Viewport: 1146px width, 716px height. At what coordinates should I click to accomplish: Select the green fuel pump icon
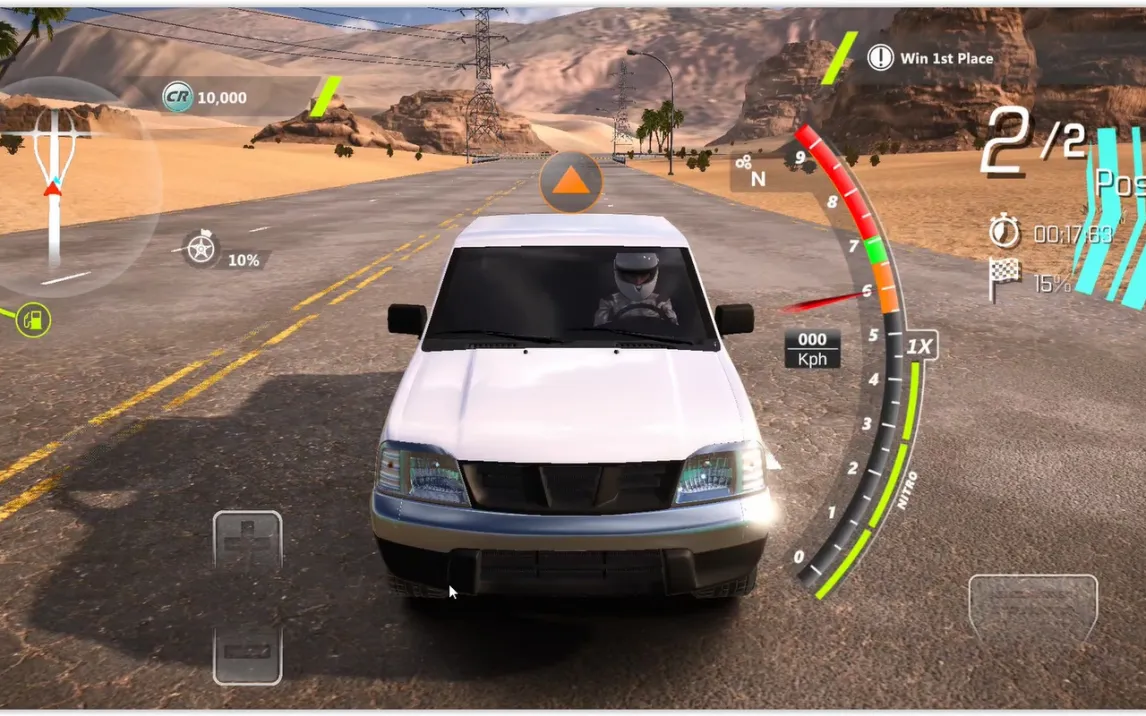(x=34, y=320)
